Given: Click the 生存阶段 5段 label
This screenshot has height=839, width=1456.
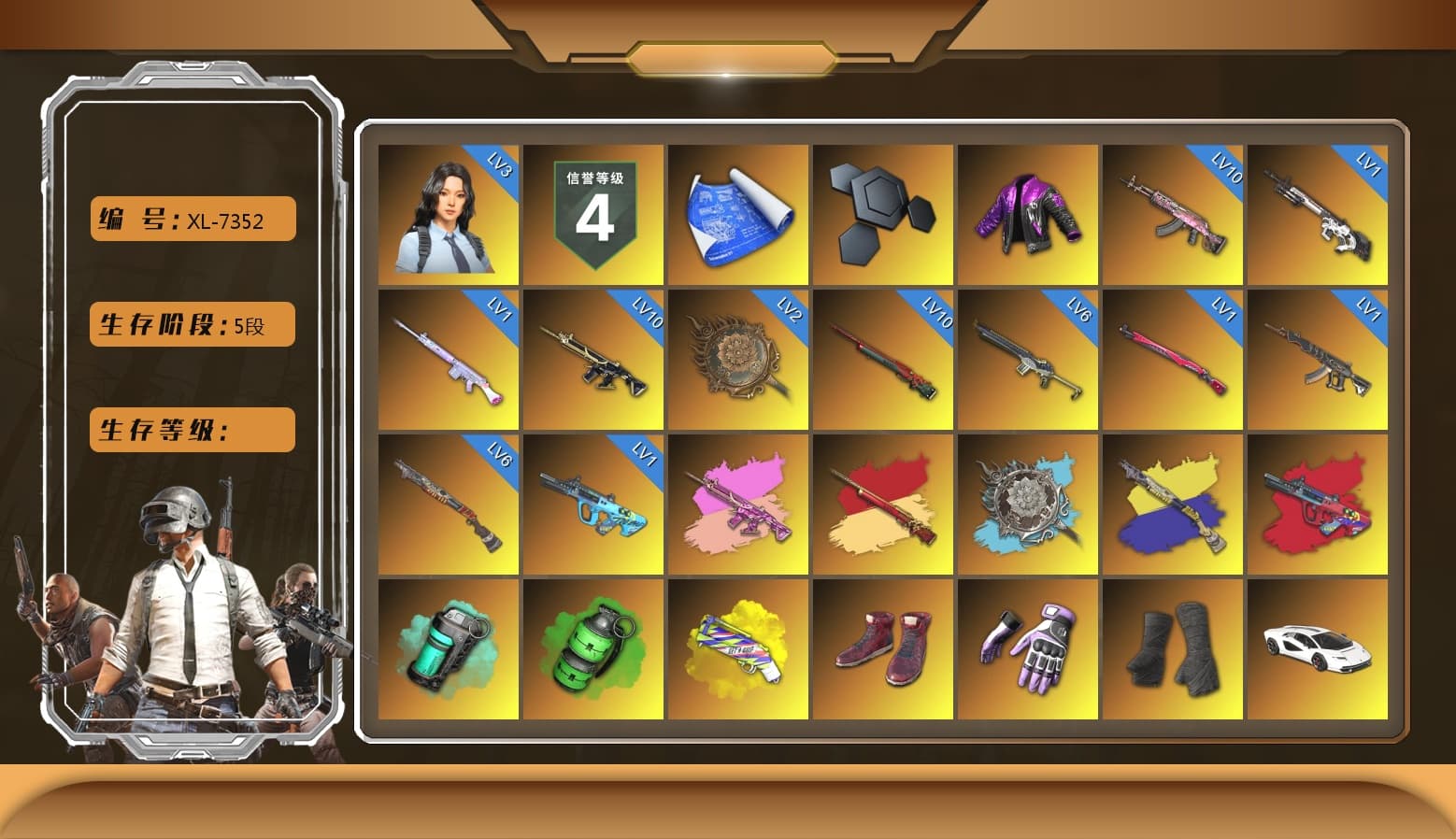Looking at the screenshot, I should click(191, 324).
